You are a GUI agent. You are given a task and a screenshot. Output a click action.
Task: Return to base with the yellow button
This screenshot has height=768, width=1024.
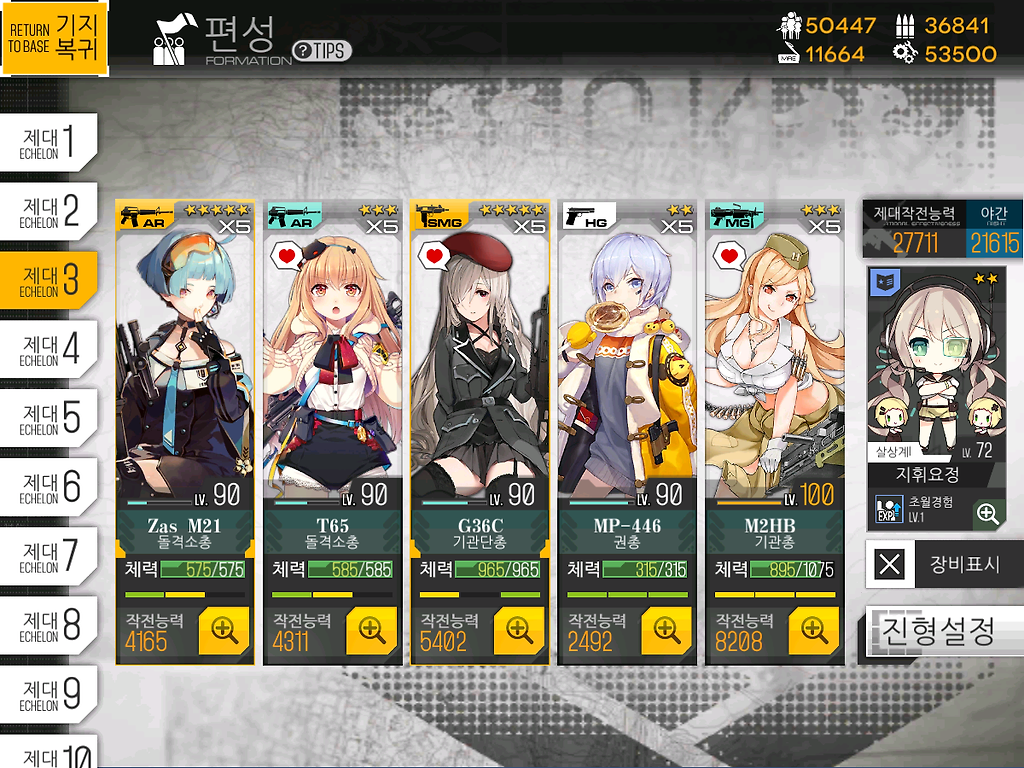54,38
